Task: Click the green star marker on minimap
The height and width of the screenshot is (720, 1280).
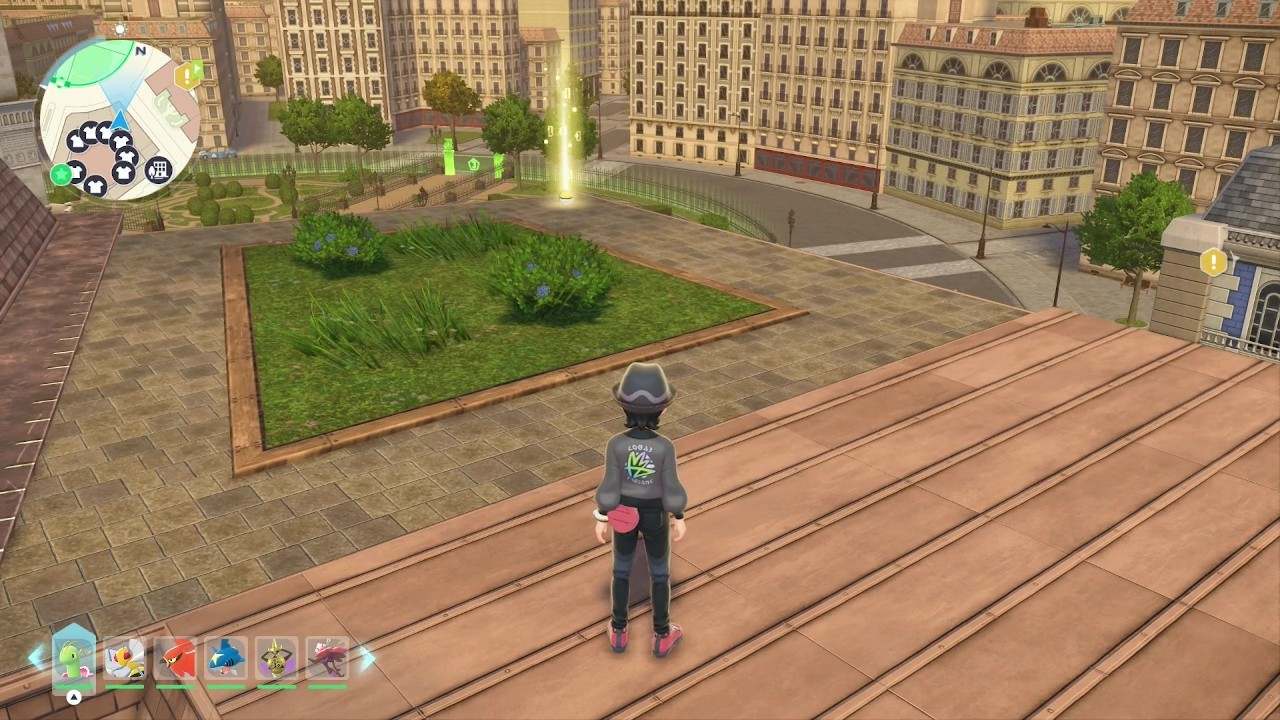Action: point(61,175)
